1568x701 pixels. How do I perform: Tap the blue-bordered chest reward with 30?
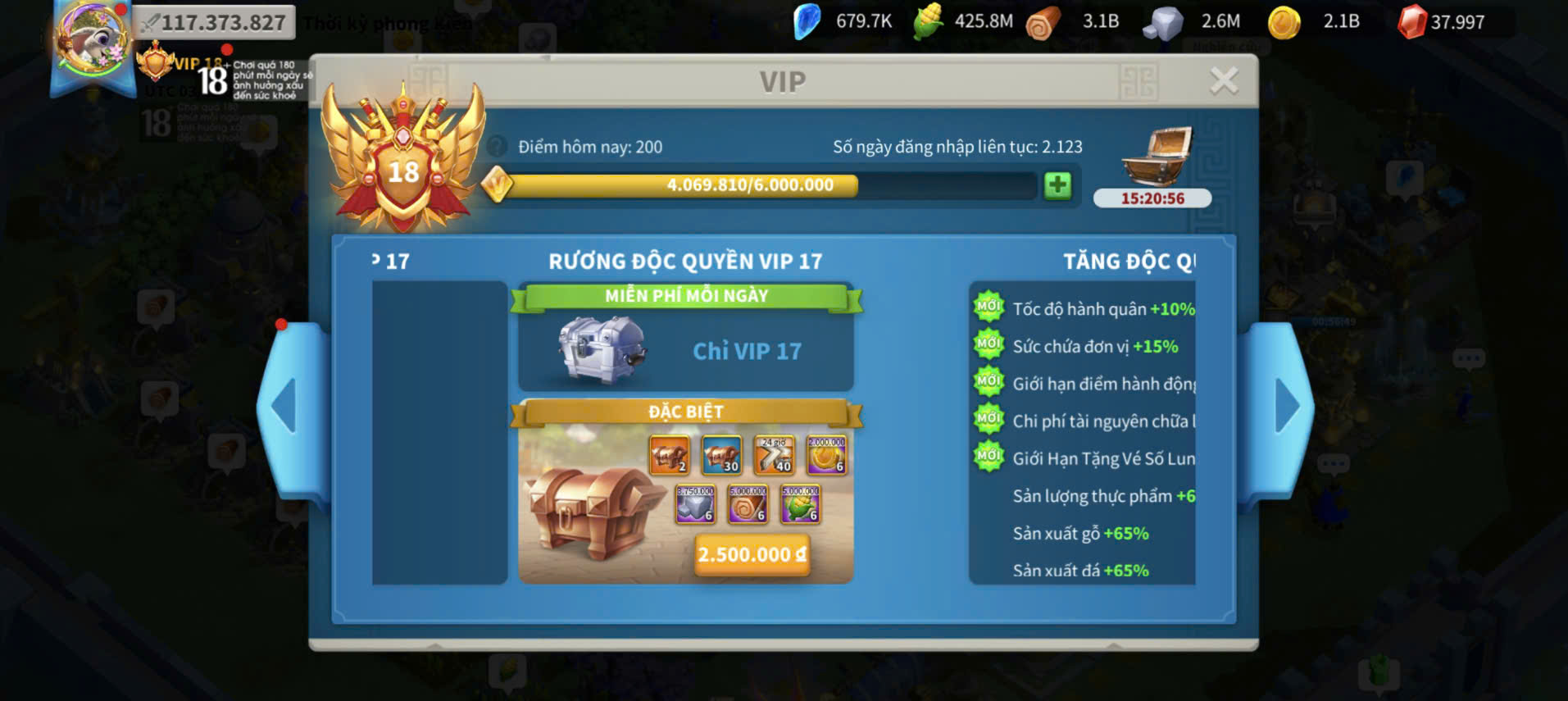721,455
